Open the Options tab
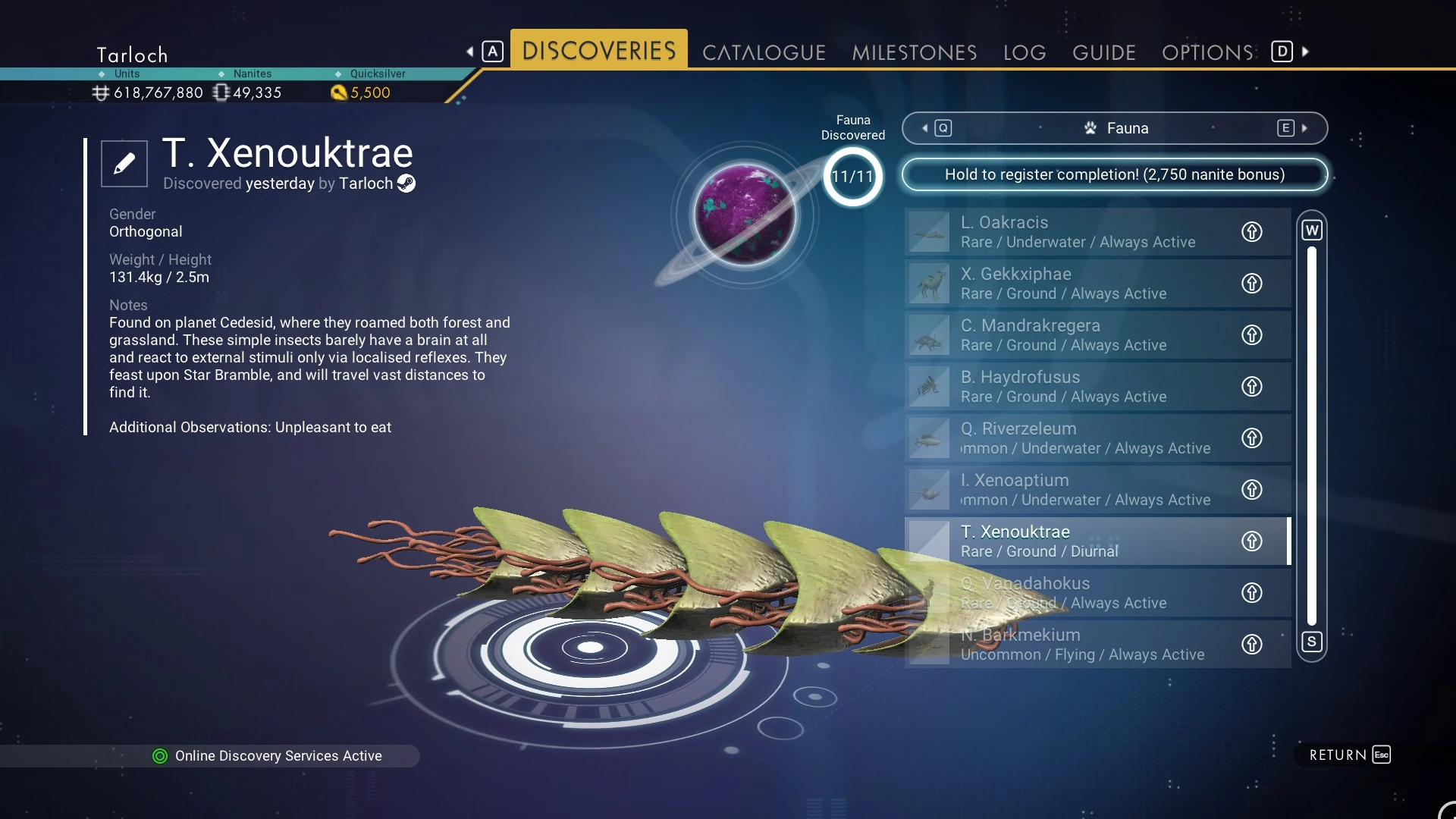 click(x=1207, y=52)
